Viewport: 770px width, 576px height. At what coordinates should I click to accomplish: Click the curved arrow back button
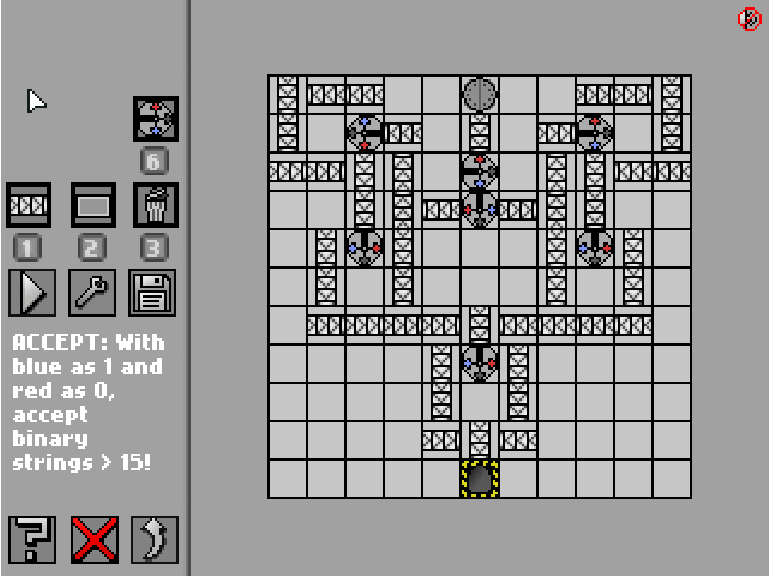point(154,539)
